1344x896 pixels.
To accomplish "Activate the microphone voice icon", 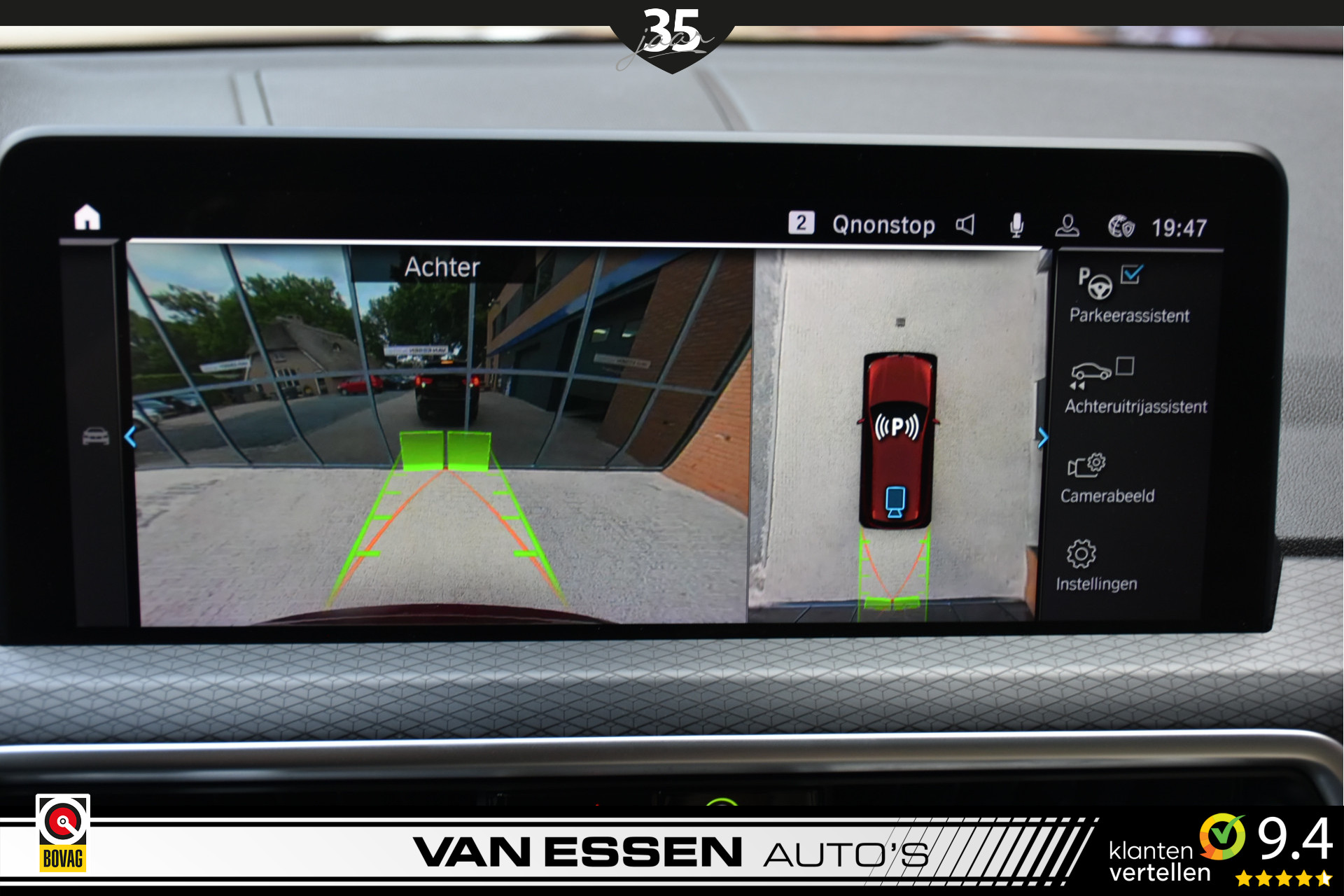I will 1016,225.
